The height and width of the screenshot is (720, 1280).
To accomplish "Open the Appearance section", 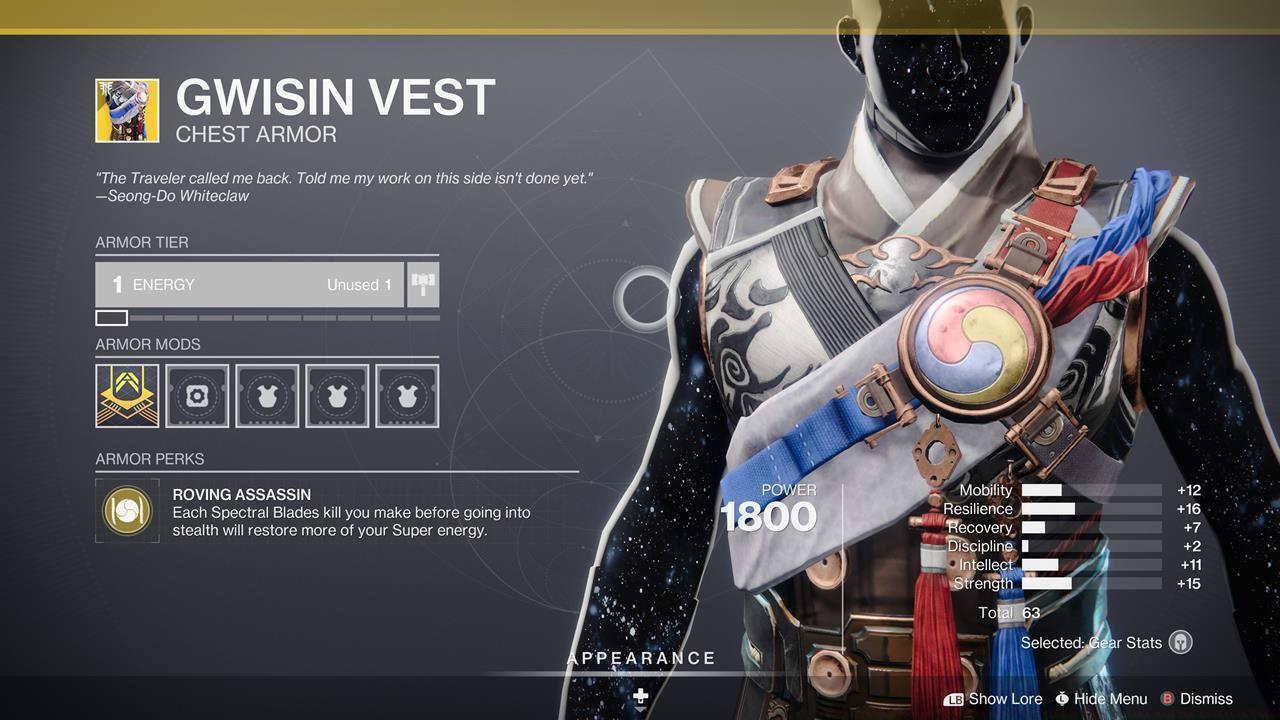I will coord(640,658).
